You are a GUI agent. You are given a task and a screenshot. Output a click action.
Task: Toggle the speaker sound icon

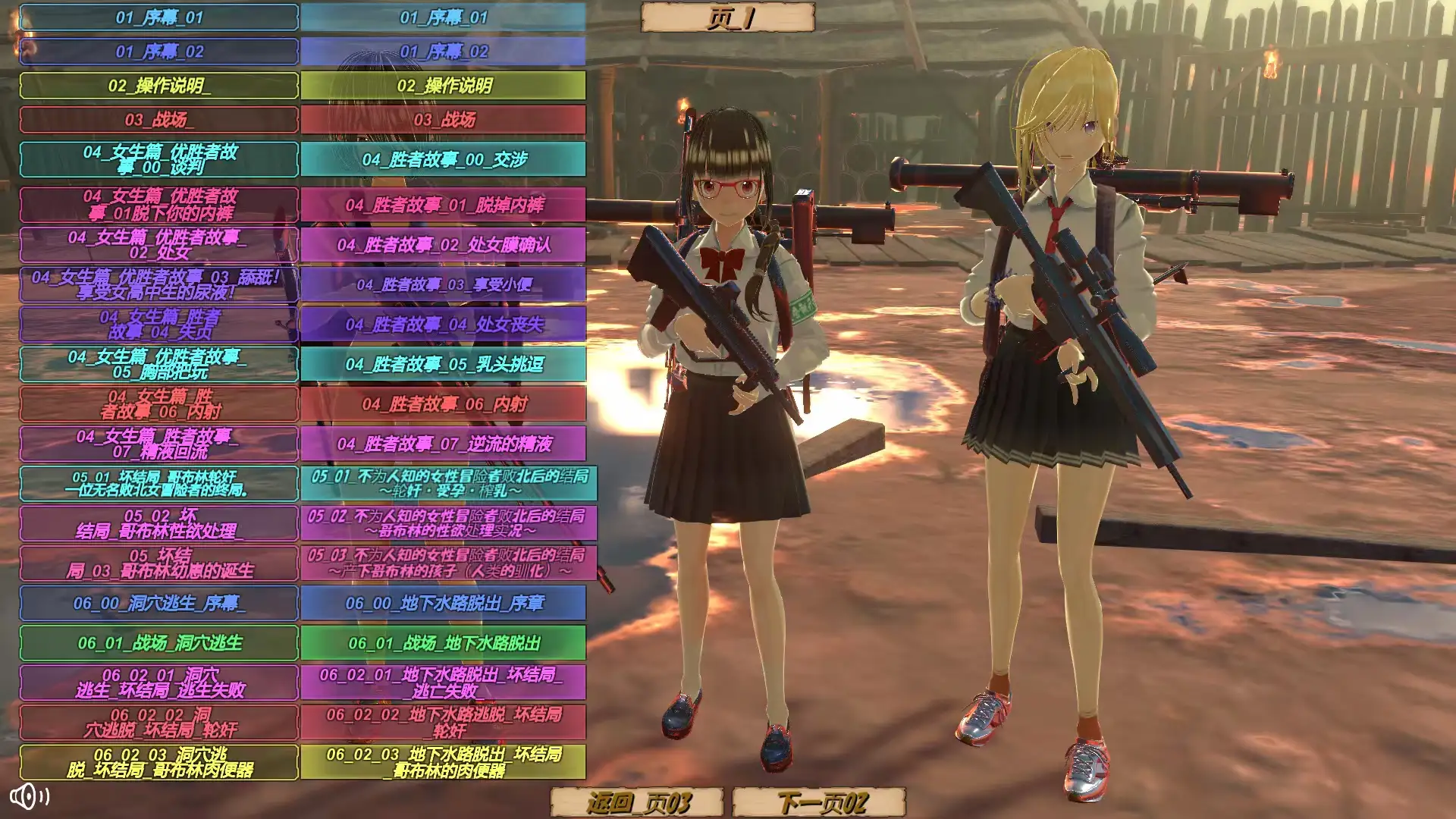[29, 796]
